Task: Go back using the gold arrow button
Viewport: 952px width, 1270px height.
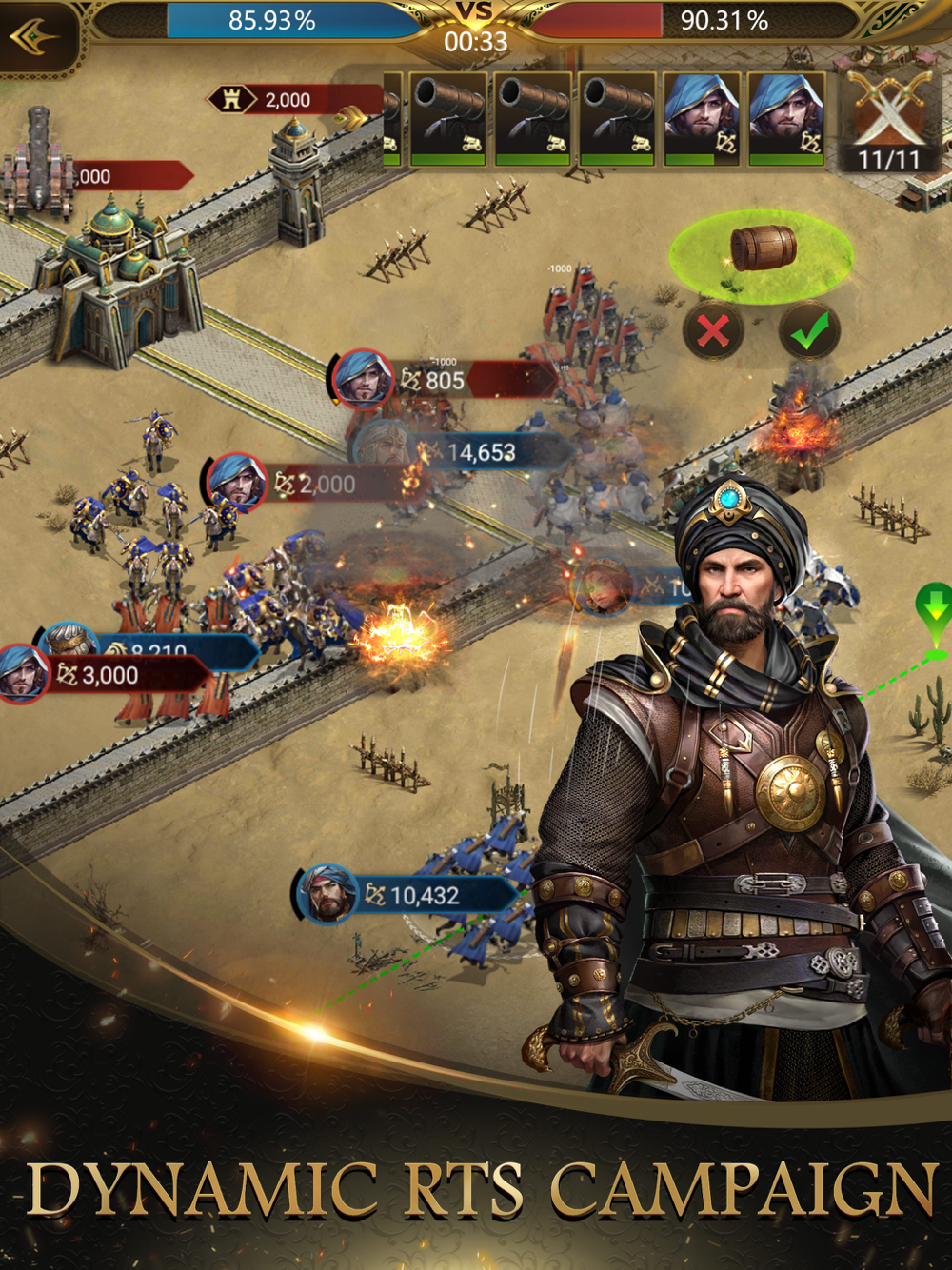Action: coord(34,38)
